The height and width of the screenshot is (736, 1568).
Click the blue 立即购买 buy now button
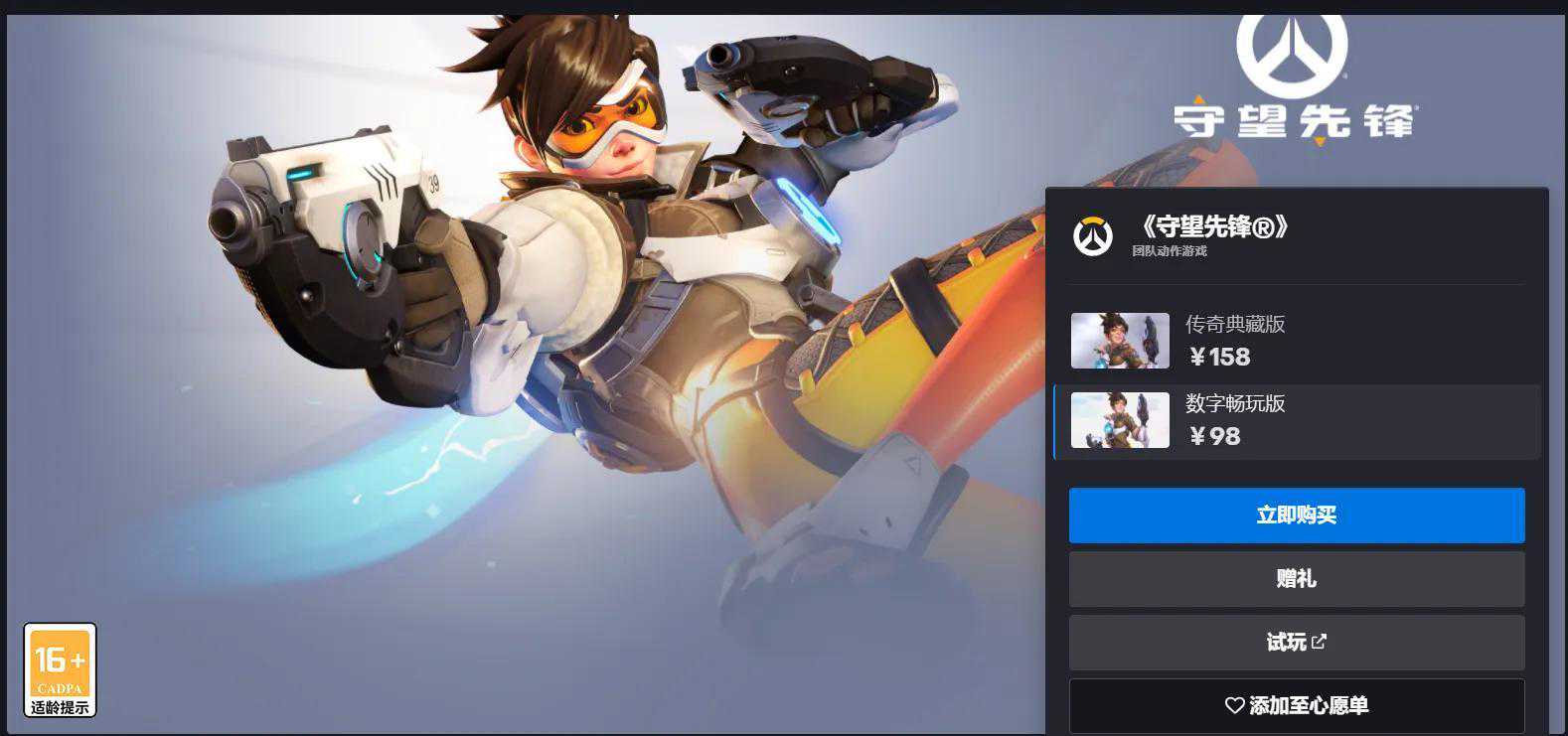tap(1296, 515)
